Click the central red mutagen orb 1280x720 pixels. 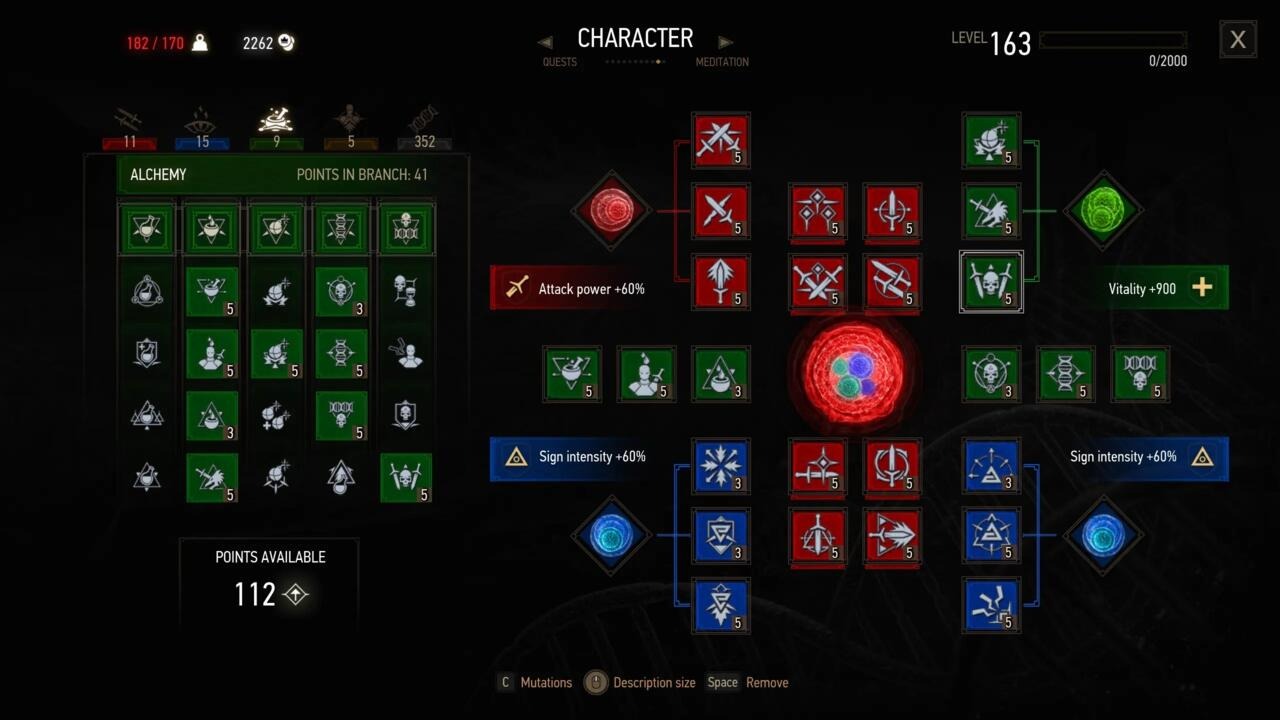point(853,374)
